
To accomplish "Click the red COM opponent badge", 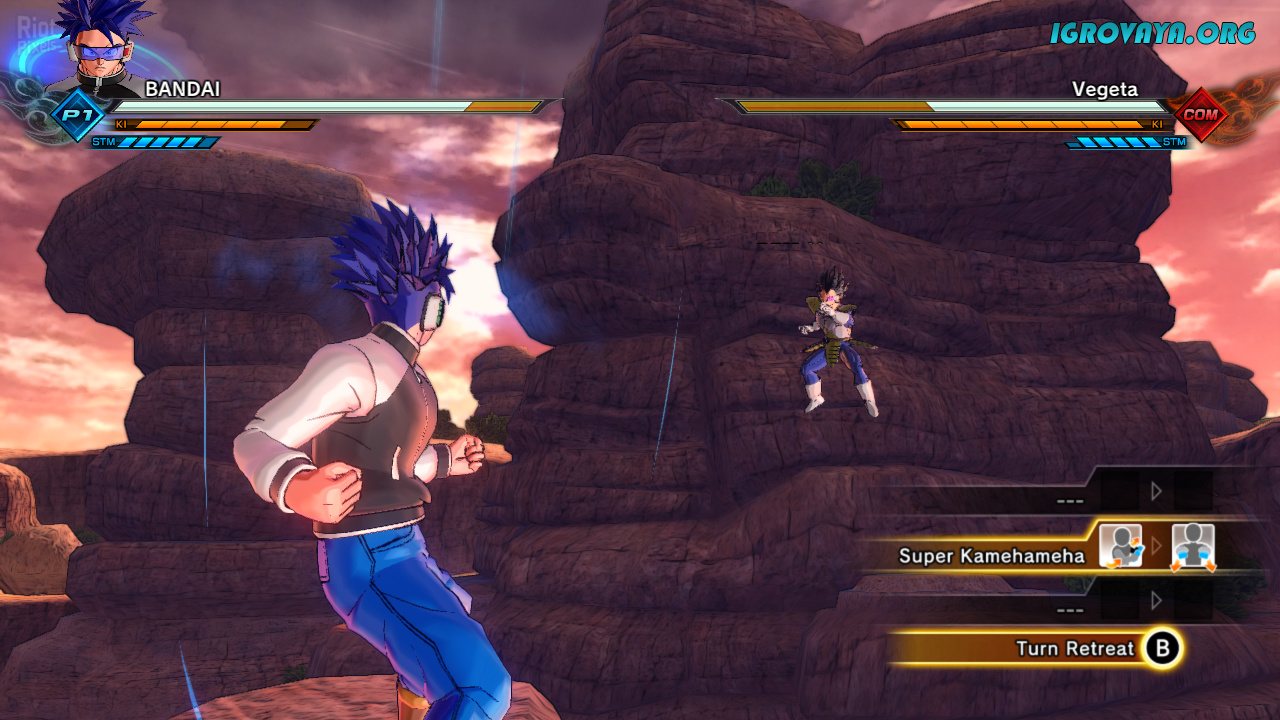I will [x=1199, y=115].
